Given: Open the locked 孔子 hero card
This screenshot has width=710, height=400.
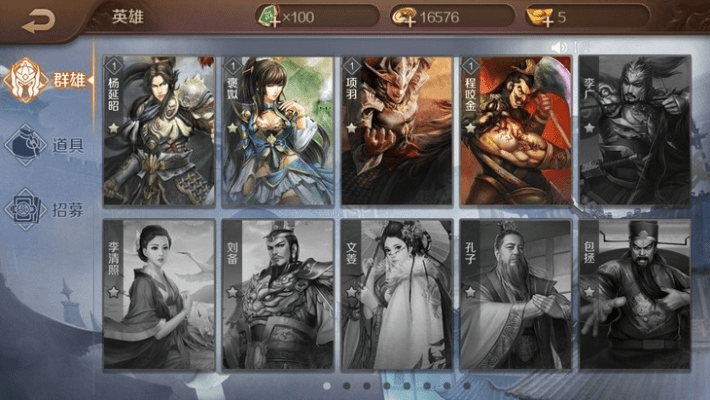Looking at the screenshot, I should pyautogui.click(x=516, y=295).
